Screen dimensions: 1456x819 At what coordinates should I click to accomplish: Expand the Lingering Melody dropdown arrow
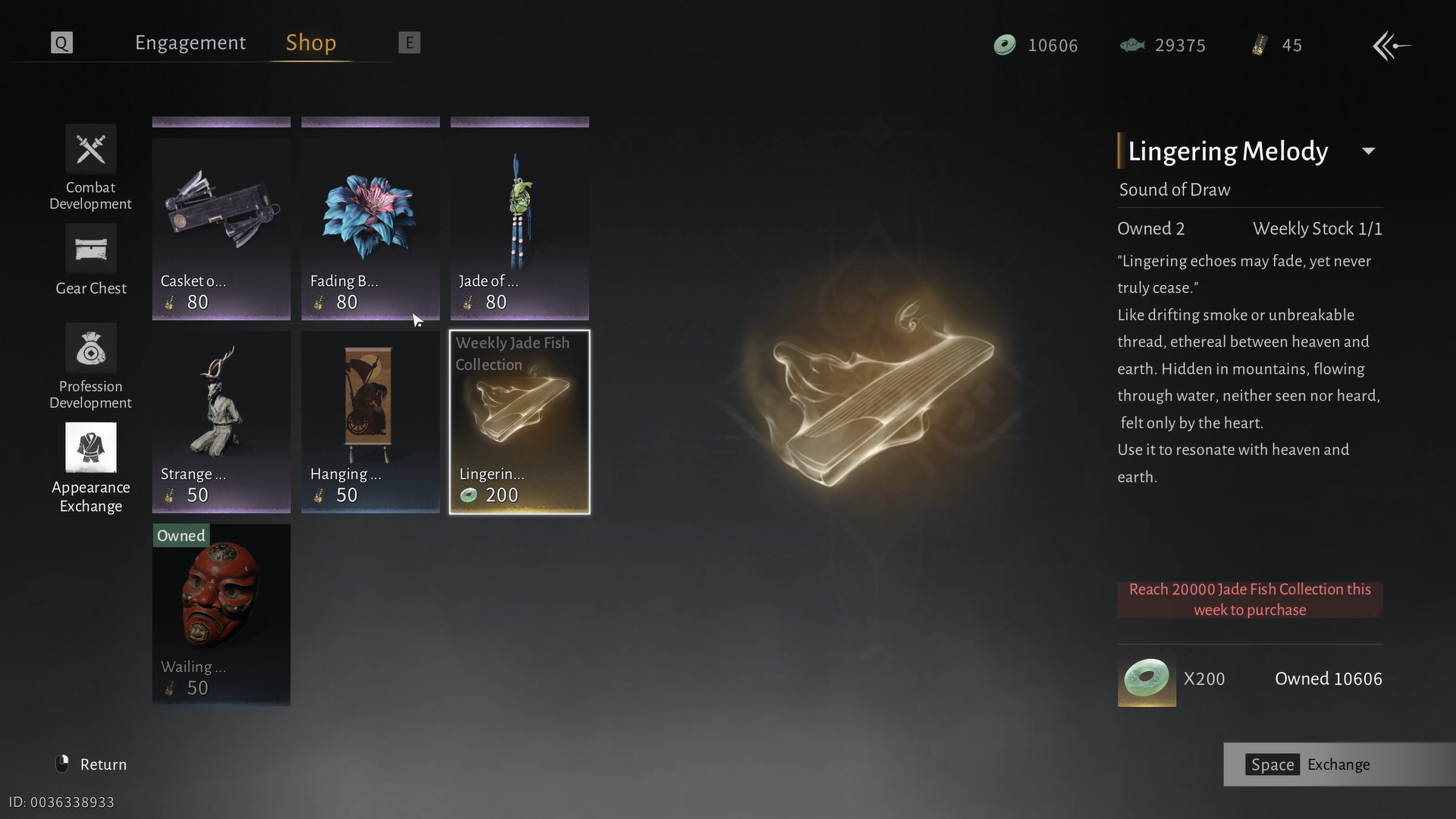pos(1369,151)
